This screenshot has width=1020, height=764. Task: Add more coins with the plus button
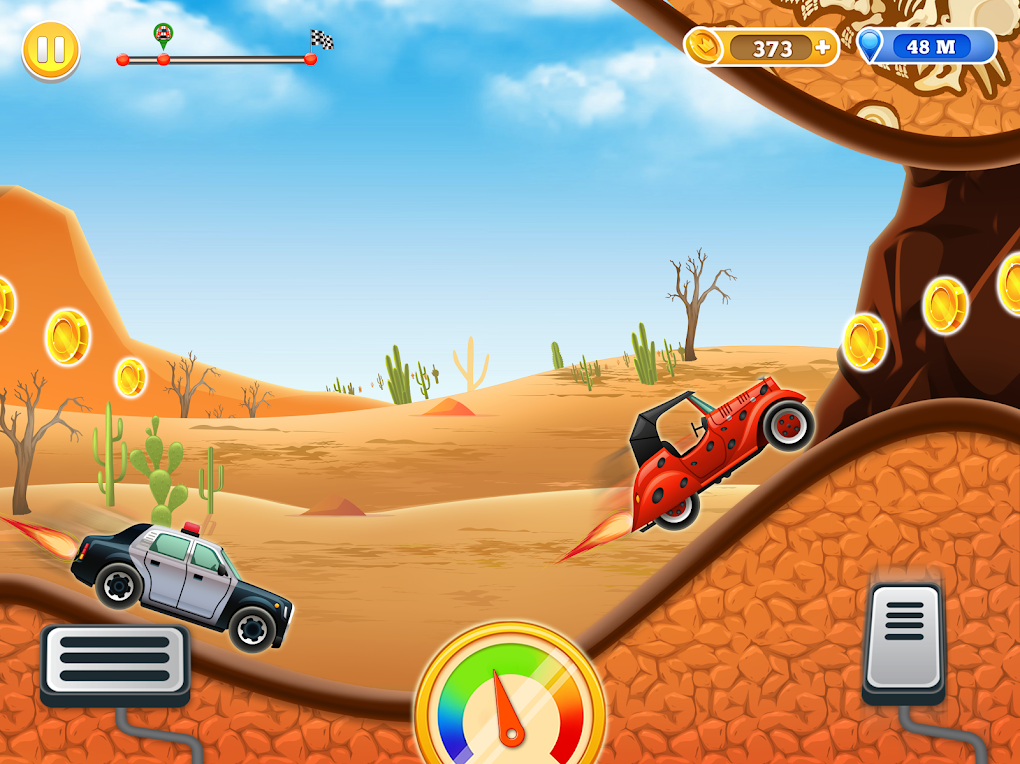click(x=823, y=47)
